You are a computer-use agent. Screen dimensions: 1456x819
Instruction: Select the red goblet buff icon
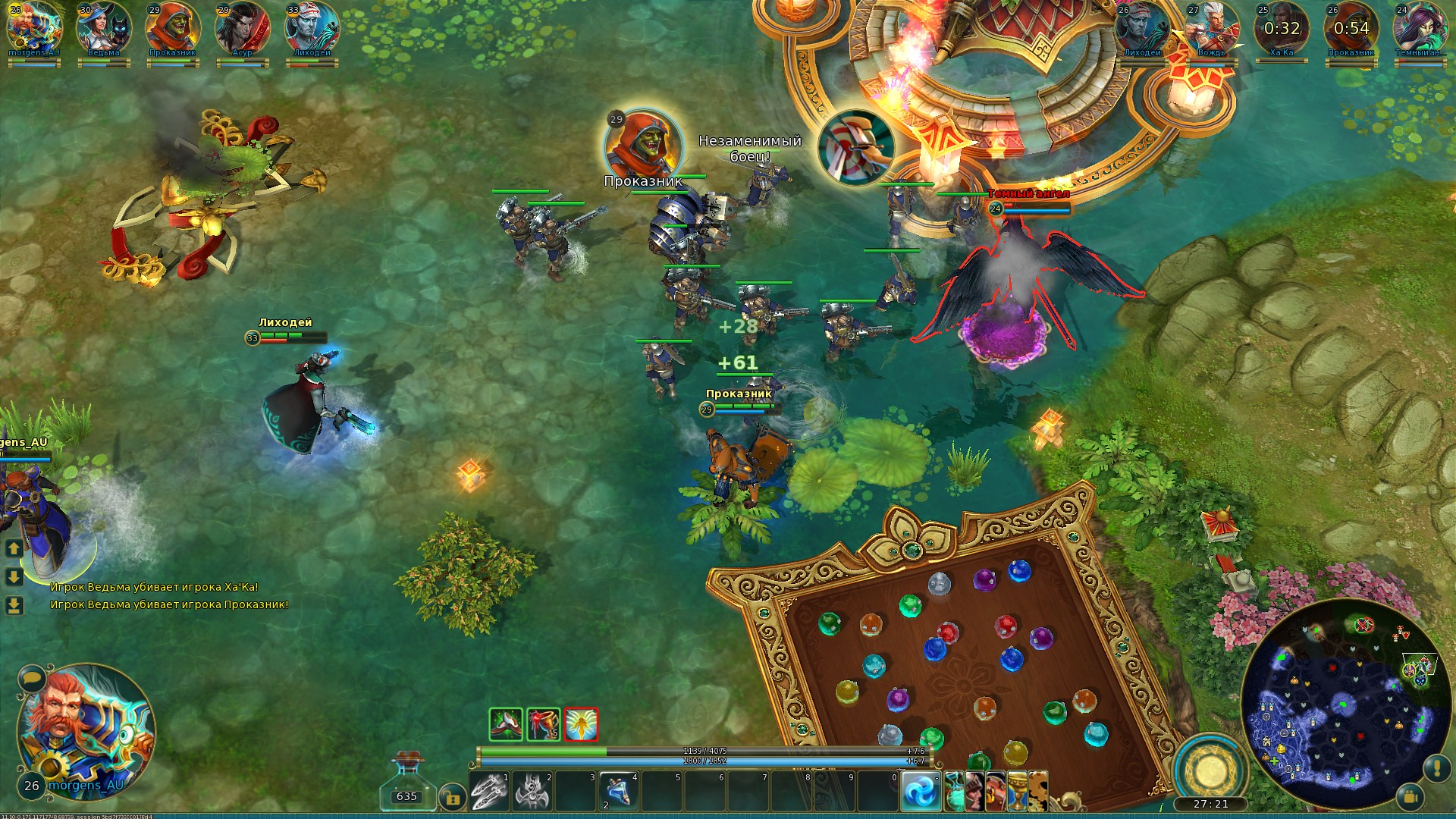[x=543, y=724]
